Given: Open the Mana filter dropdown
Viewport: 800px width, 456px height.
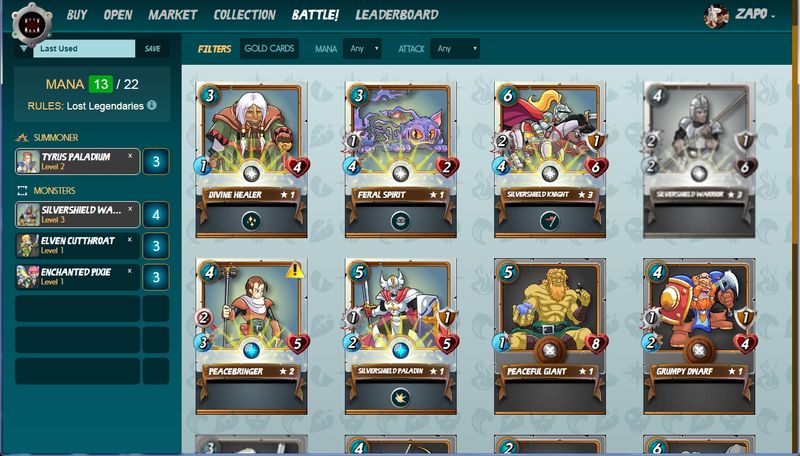Looking at the screenshot, I should 362,48.
